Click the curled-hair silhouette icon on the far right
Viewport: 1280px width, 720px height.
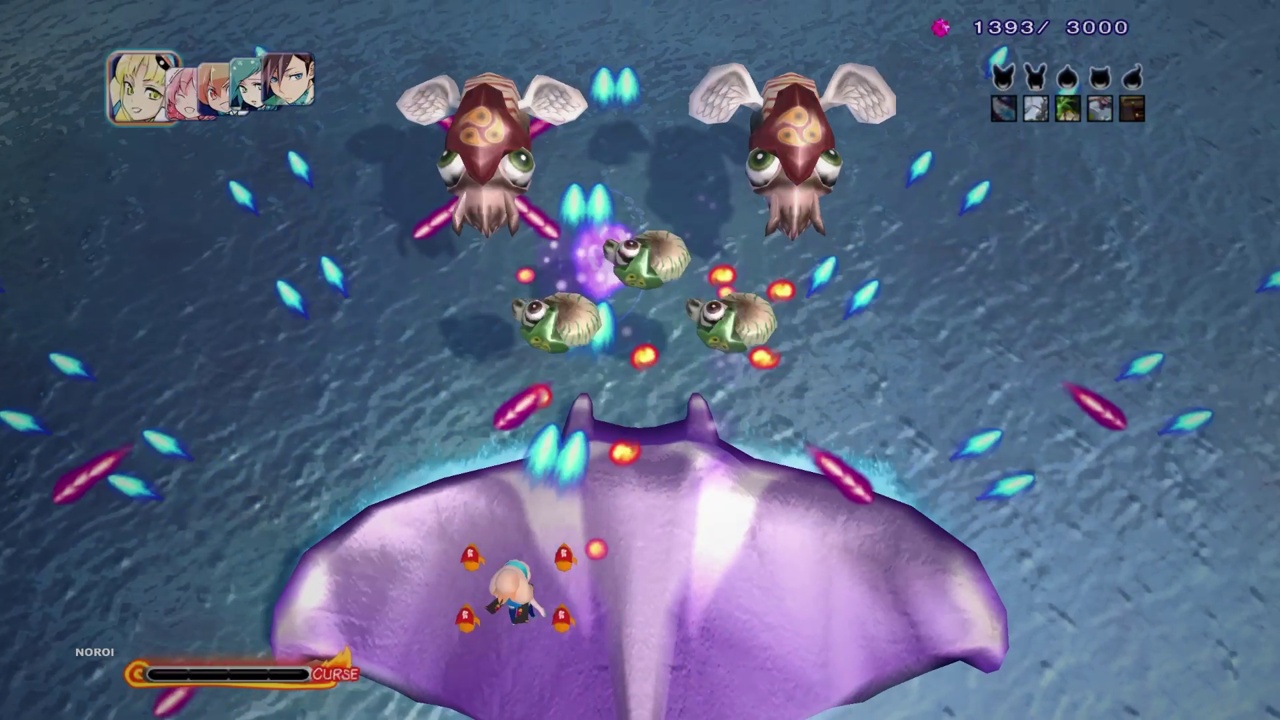(x=1133, y=78)
